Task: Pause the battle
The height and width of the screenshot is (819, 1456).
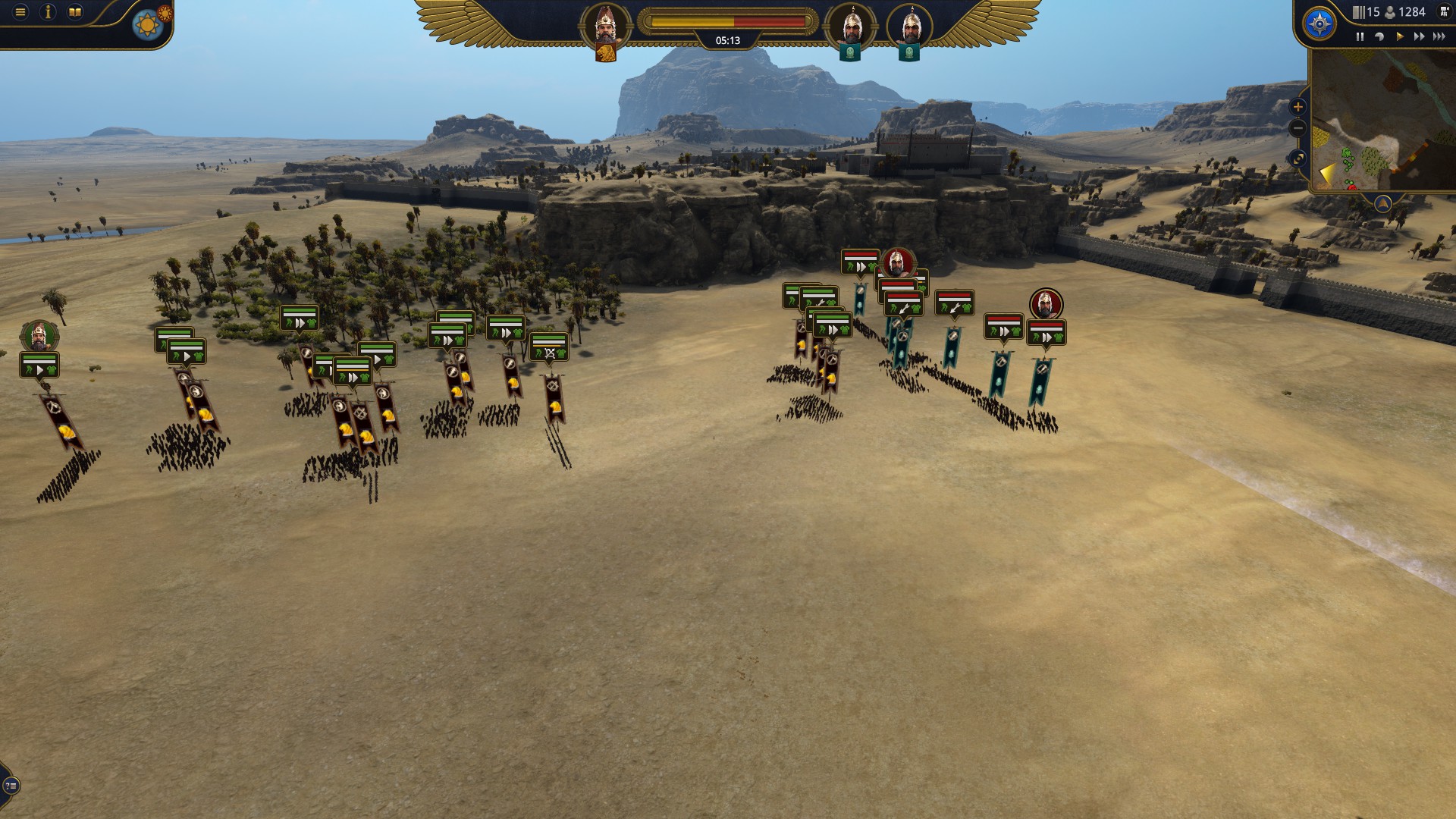Action: (x=1360, y=36)
